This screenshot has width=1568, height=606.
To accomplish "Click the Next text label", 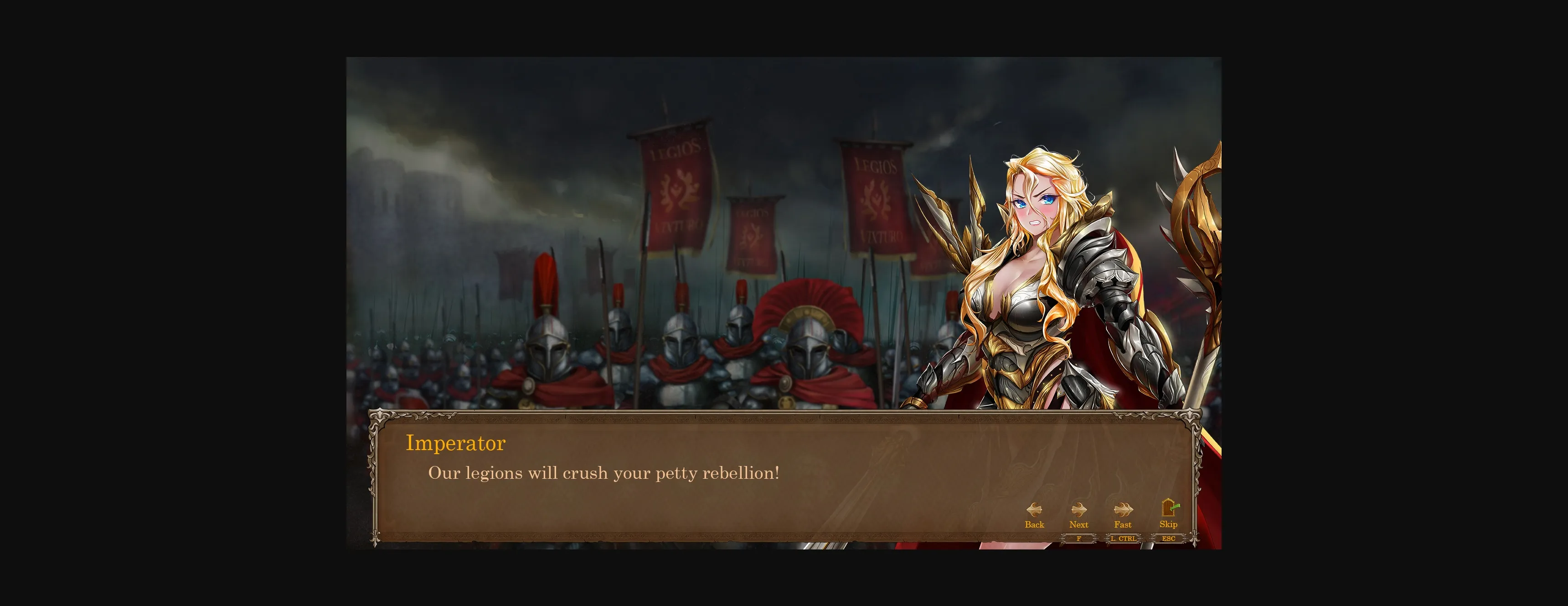I will coord(1078,524).
